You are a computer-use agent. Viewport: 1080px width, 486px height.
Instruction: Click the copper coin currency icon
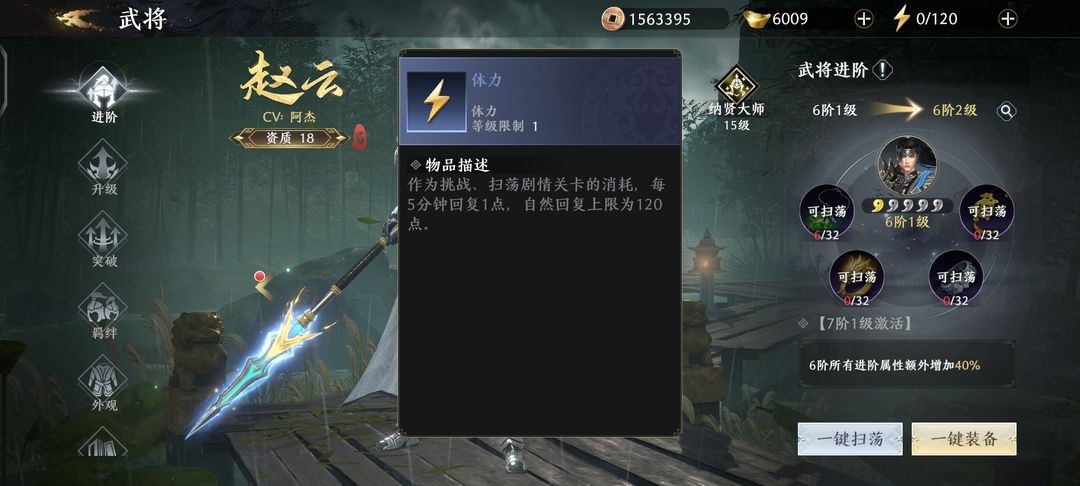point(612,19)
